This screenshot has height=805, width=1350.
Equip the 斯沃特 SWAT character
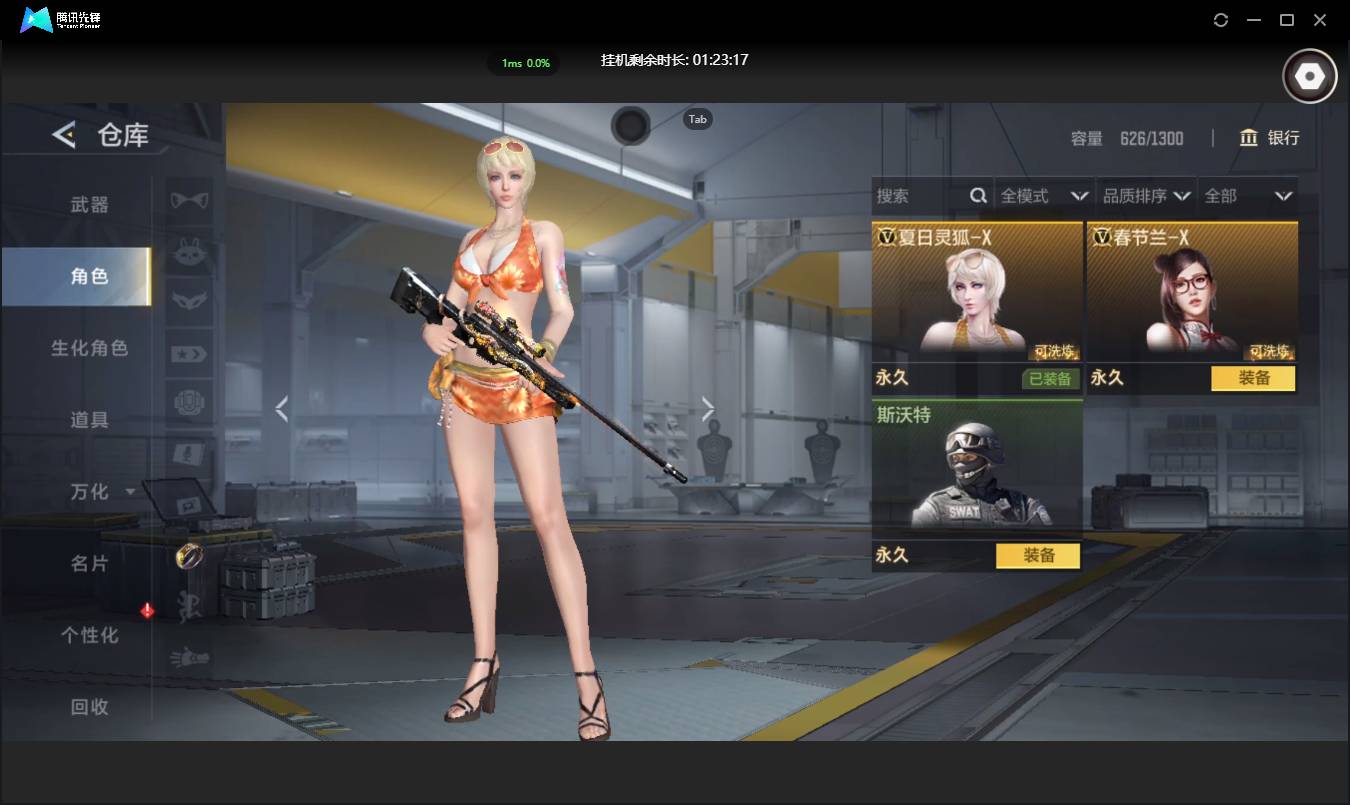[1037, 556]
